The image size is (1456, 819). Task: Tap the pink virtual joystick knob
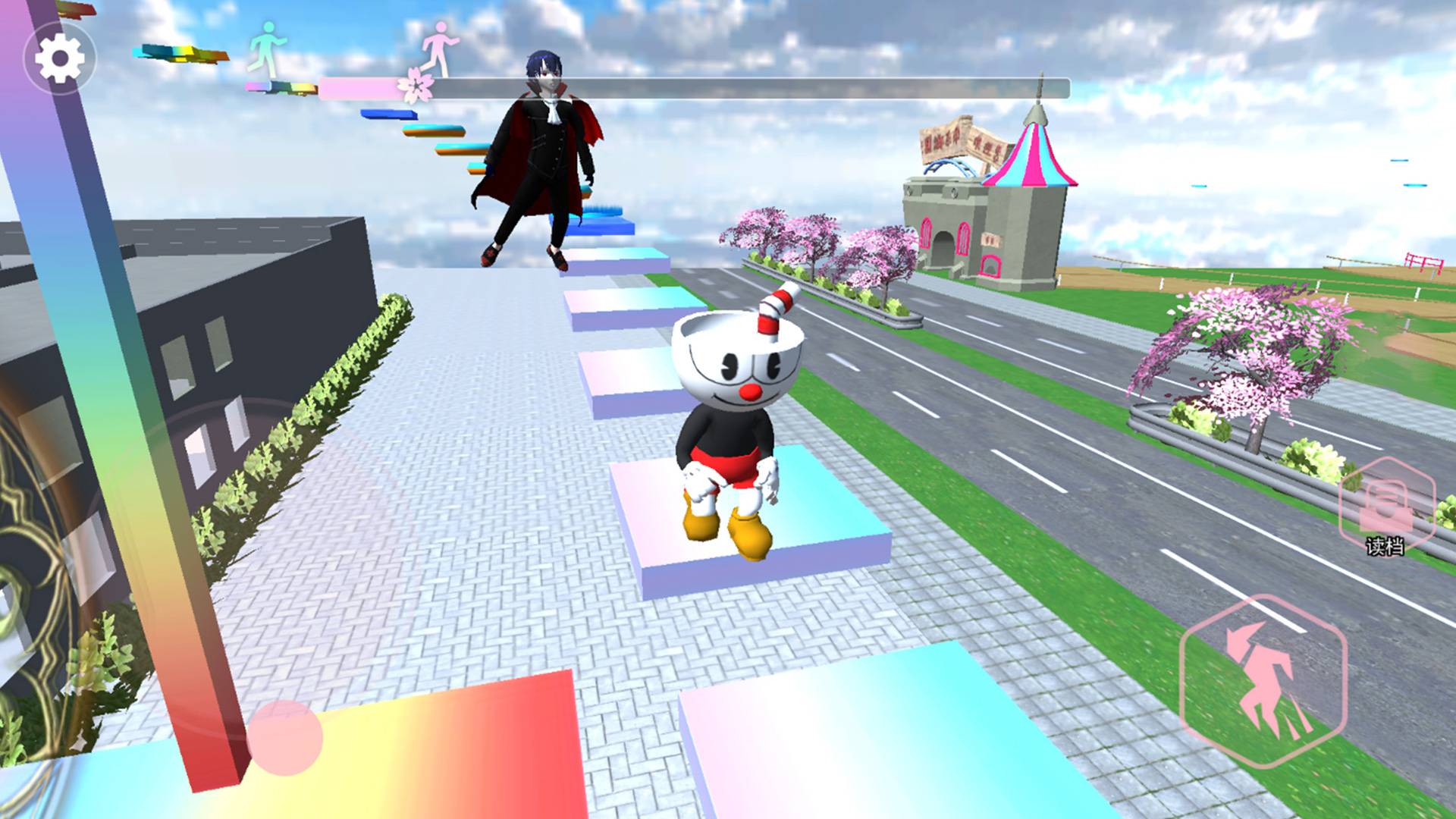pos(284,737)
